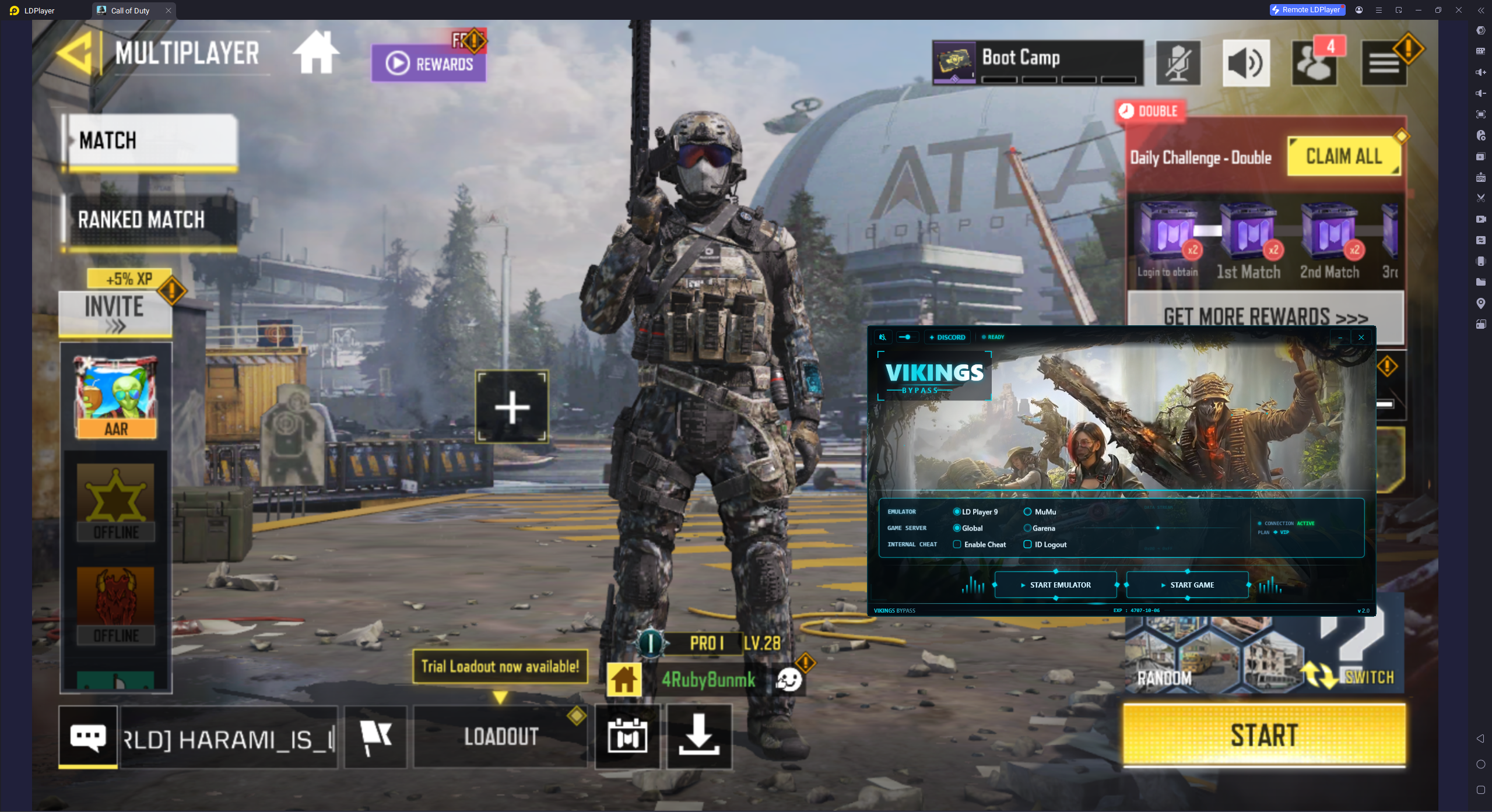Screen dimensions: 1492x812
Task: Check the ID Logout option
Action: coord(1027,544)
